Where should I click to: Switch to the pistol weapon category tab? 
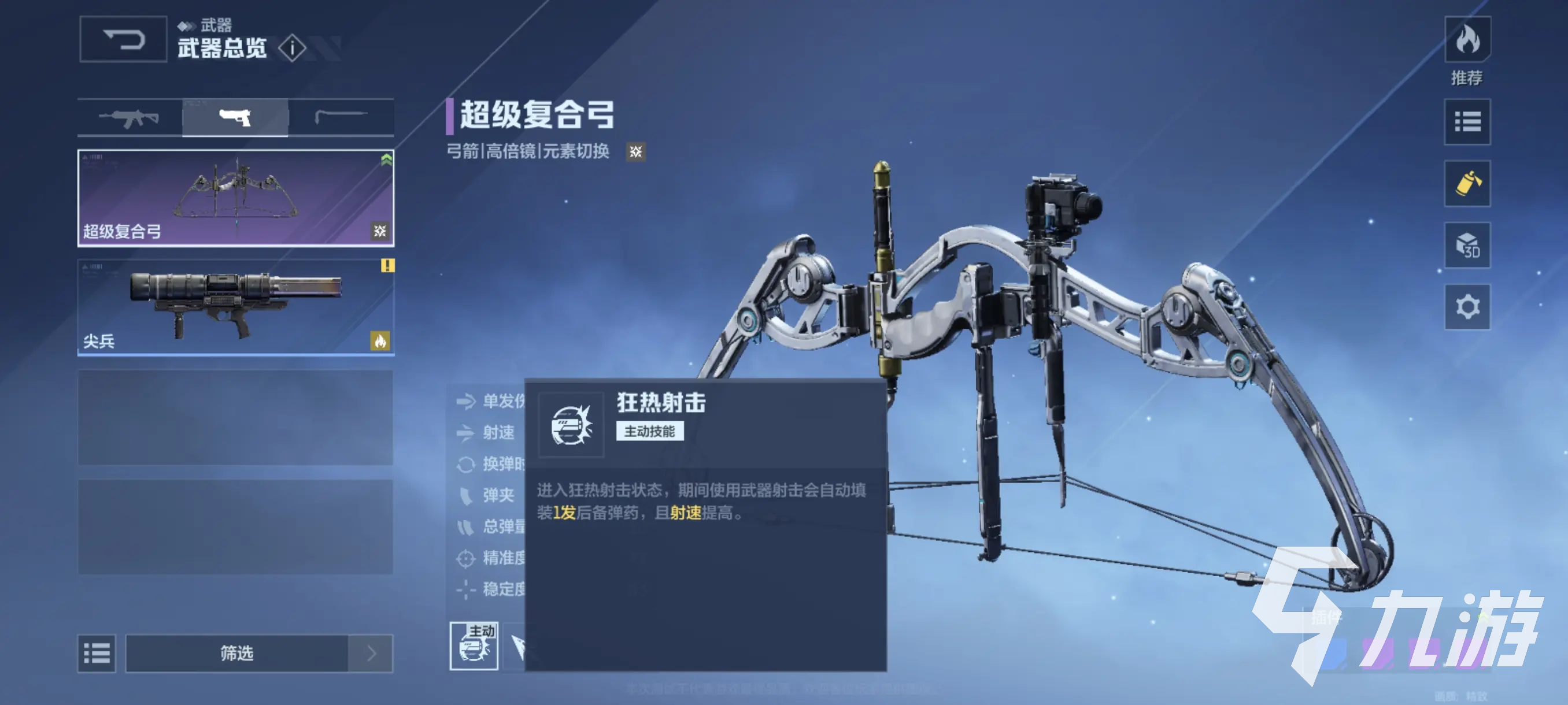tap(235, 117)
